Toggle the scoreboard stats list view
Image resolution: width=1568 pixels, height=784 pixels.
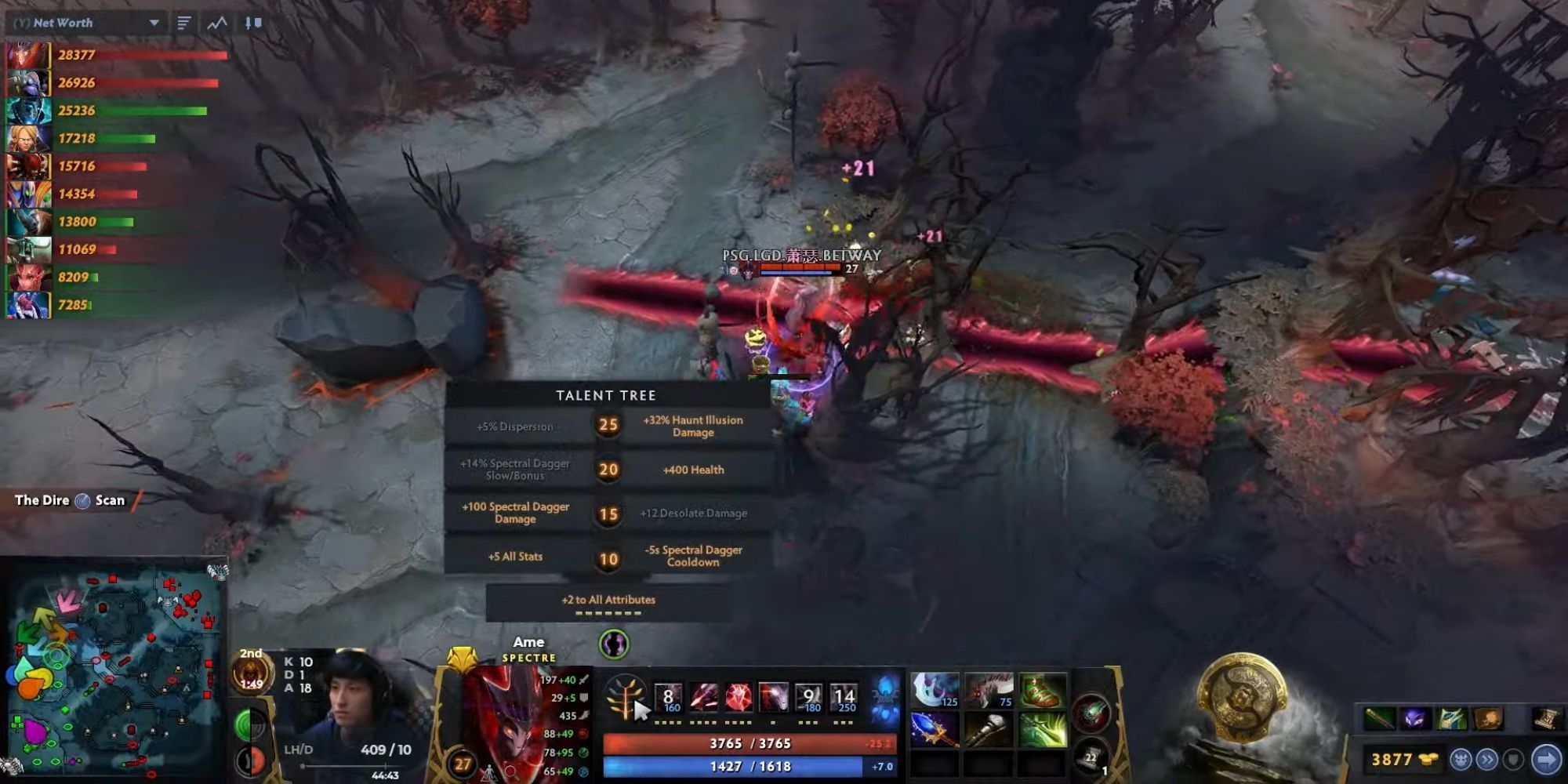[183, 23]
